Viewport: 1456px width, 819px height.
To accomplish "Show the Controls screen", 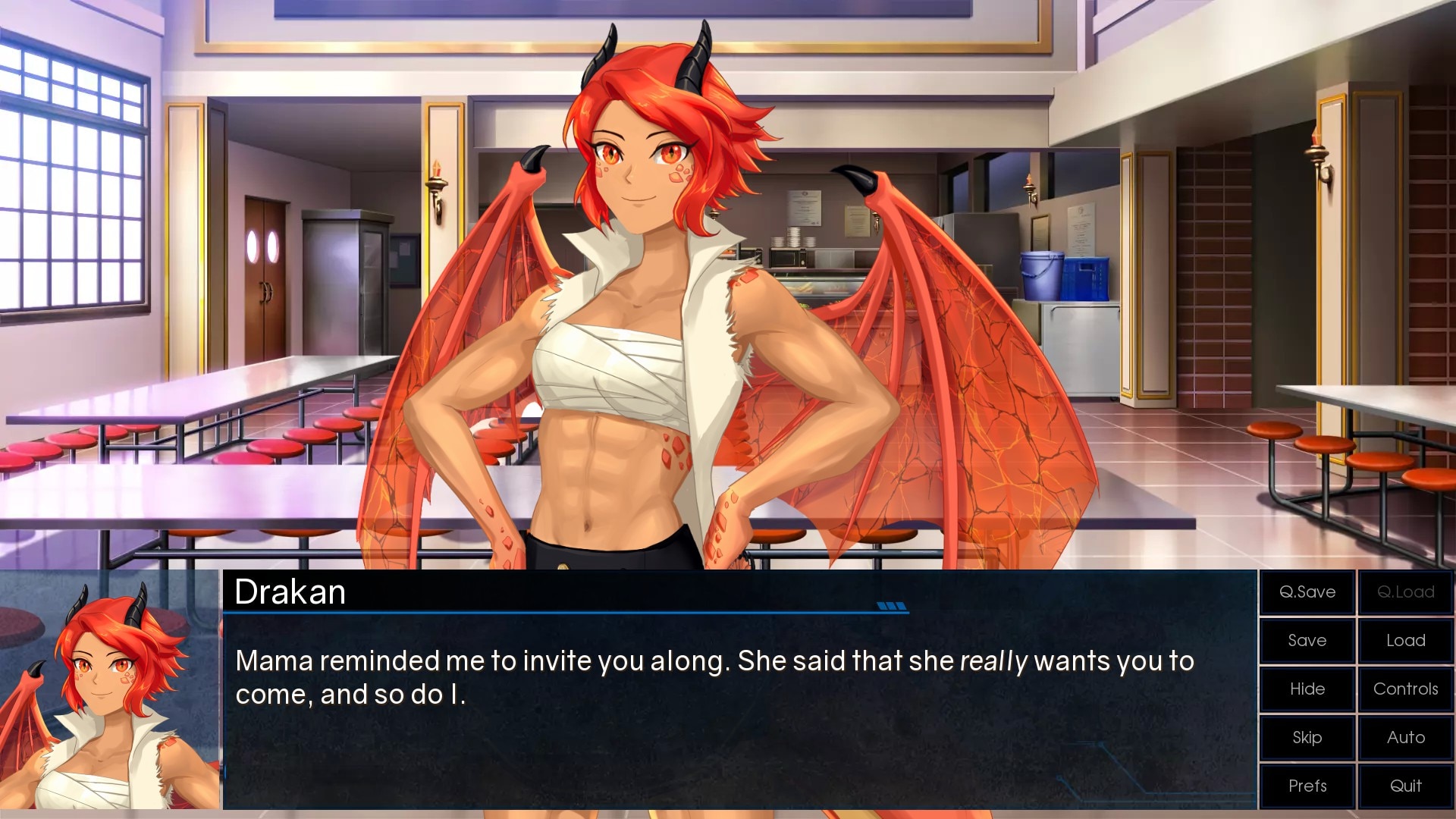I will (x=1405, y=689).
